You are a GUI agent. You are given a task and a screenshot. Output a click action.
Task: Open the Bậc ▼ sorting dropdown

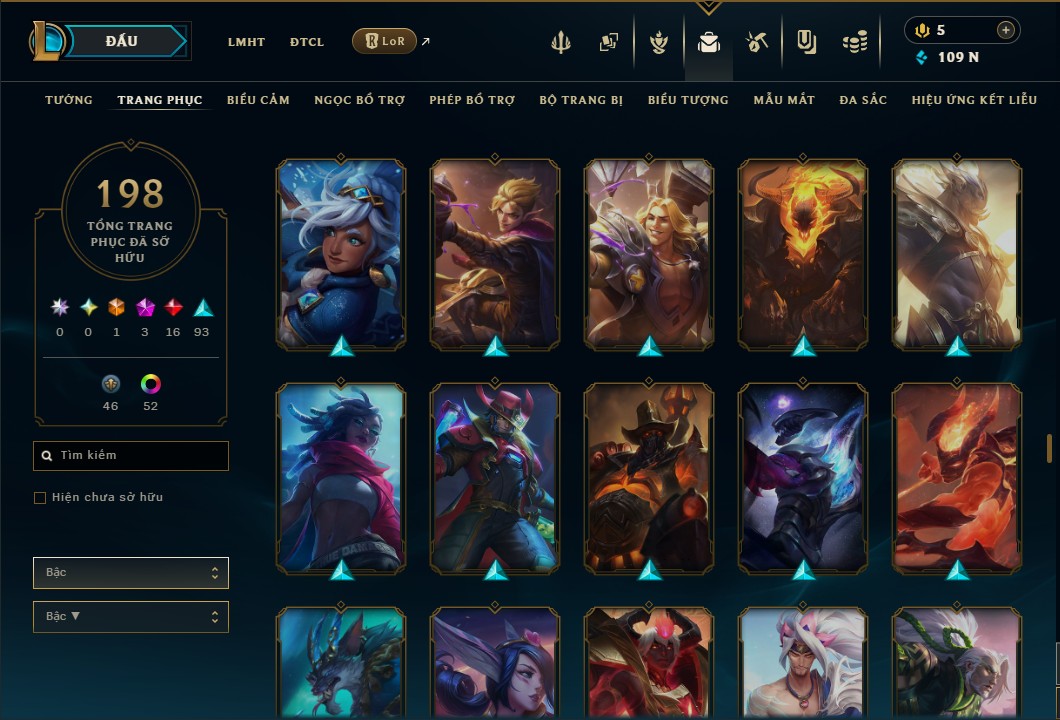coord(131,617)
